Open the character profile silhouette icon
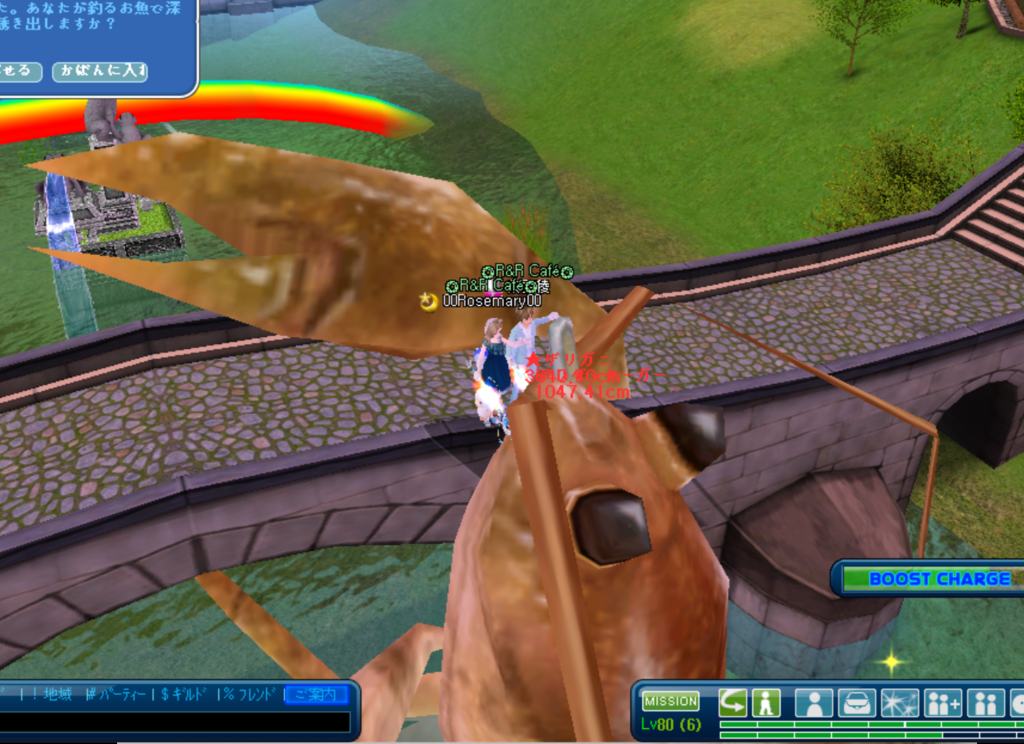The width and height of the screenshot is (1024, 744). point(814,702)
